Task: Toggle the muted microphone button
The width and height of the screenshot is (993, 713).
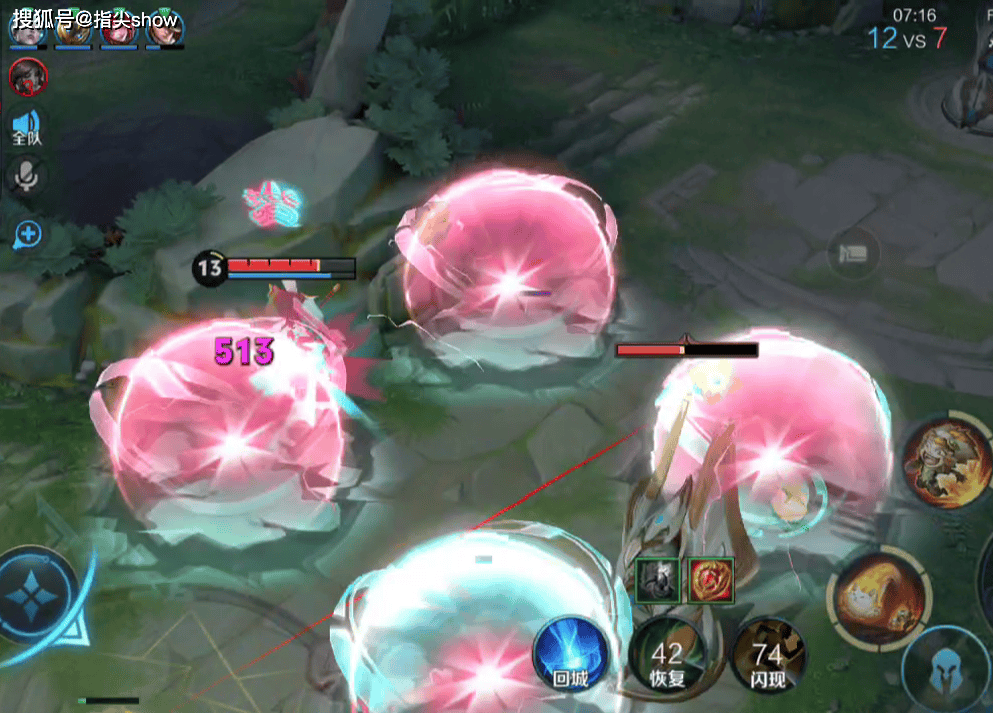Action: (26, 177)
